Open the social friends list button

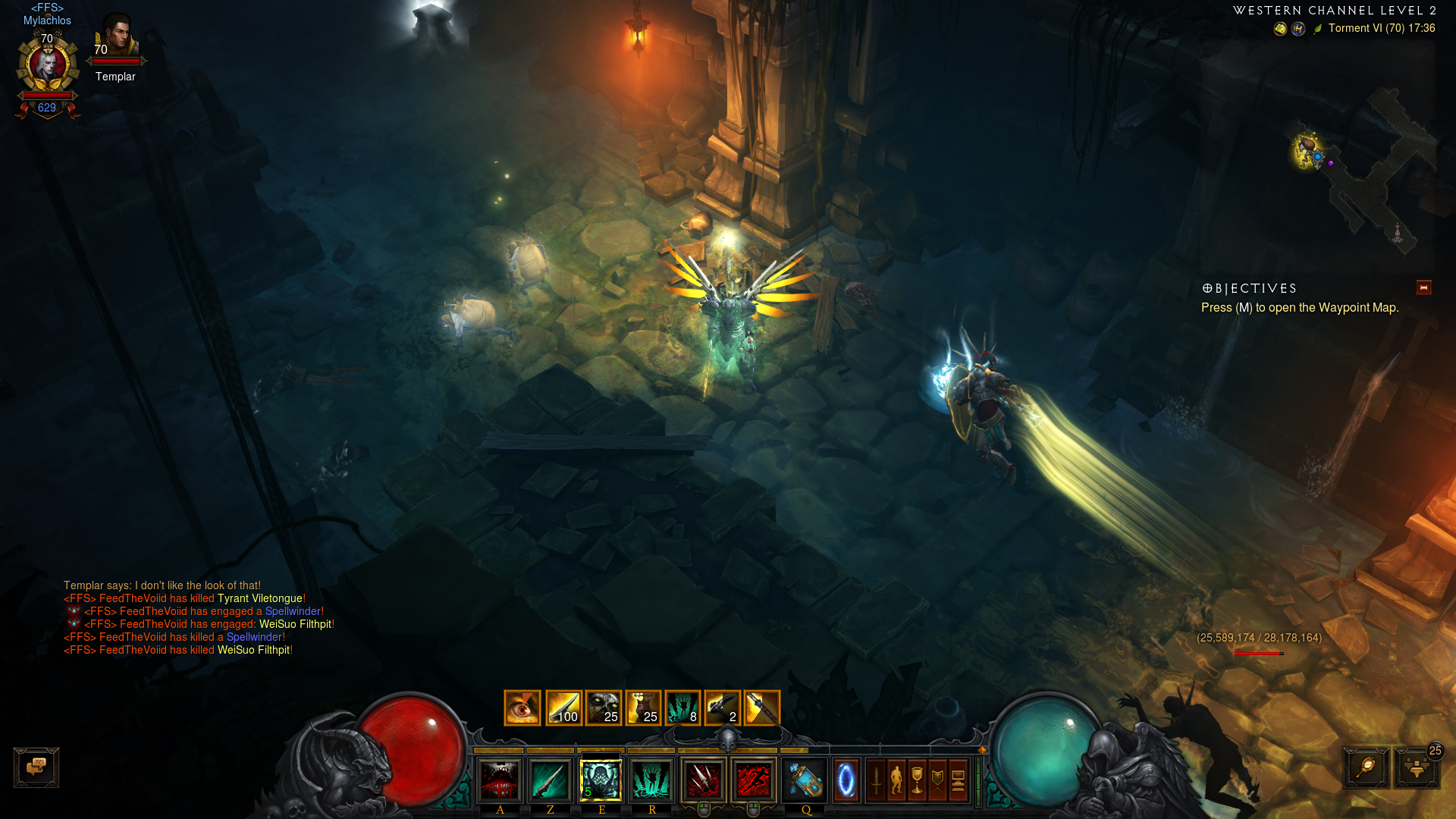[x=1416, y=767]
